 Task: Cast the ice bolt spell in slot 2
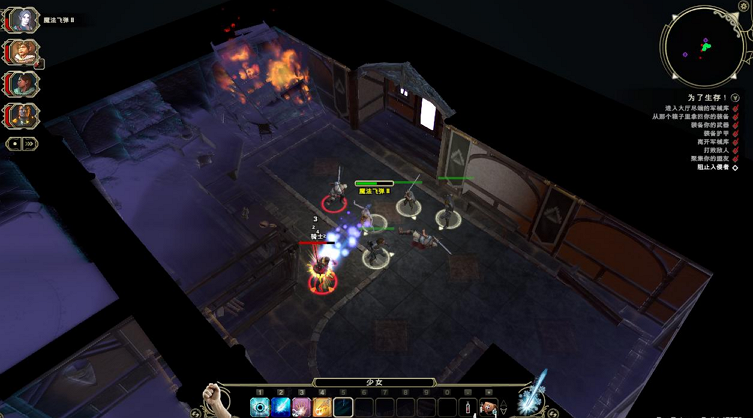click(281, 407)
